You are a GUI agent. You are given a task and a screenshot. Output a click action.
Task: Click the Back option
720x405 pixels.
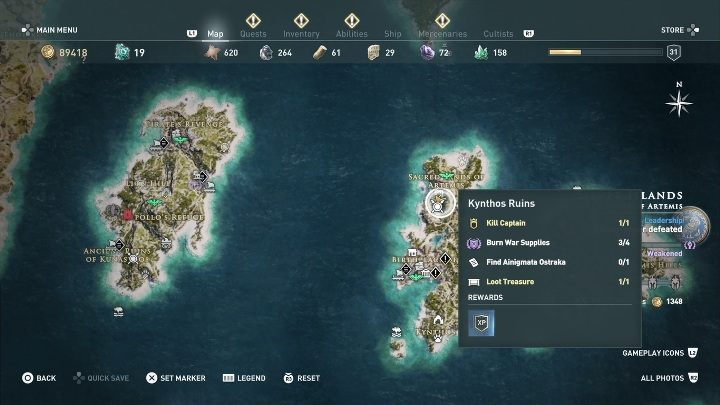click(x=40, y=378)
